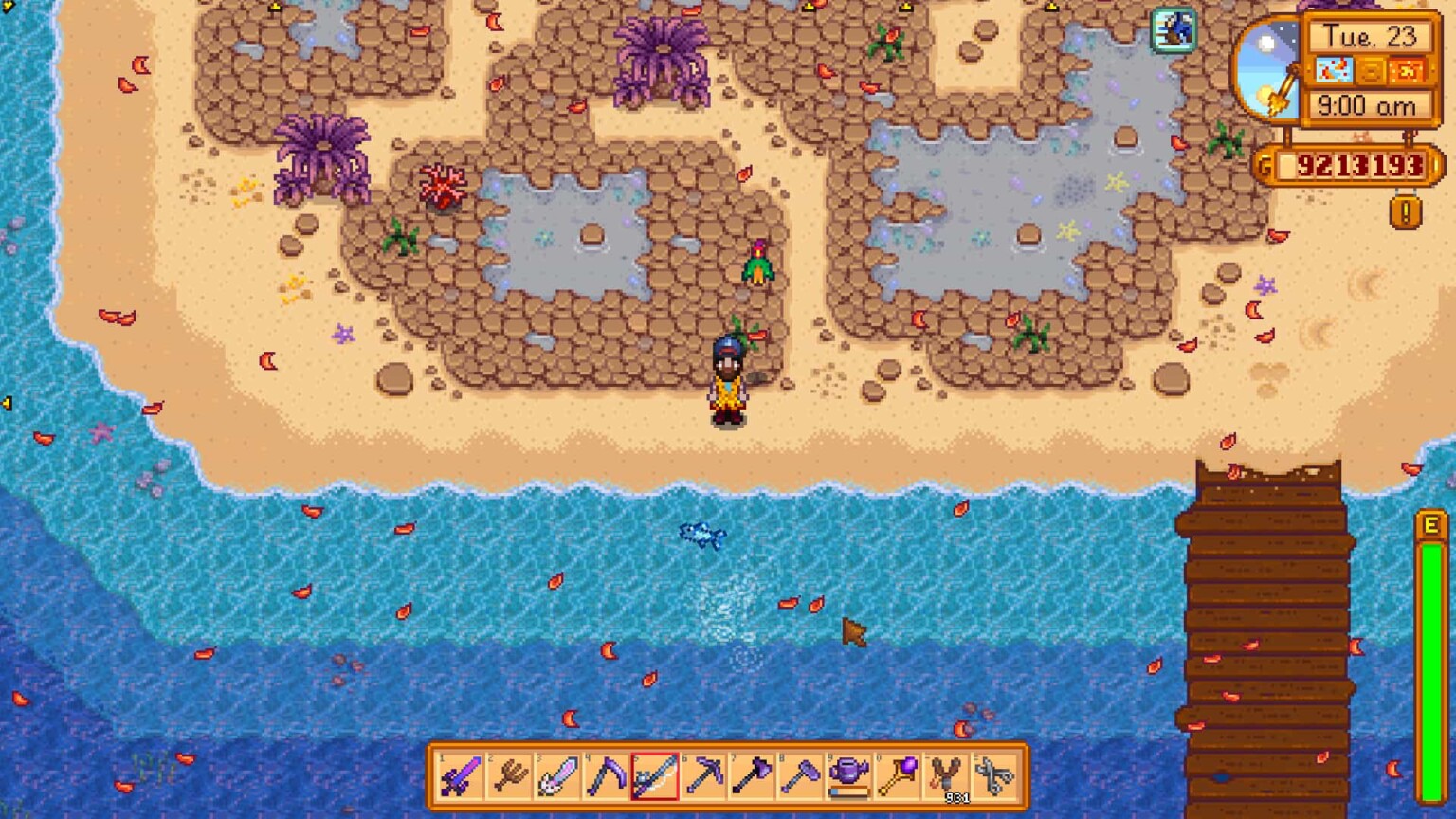Image resolution: width=1456 pixels, height=819 pixels.
Task: Select the Galaxy Sword in hotbar slot 1
Action: pos(463,777)
